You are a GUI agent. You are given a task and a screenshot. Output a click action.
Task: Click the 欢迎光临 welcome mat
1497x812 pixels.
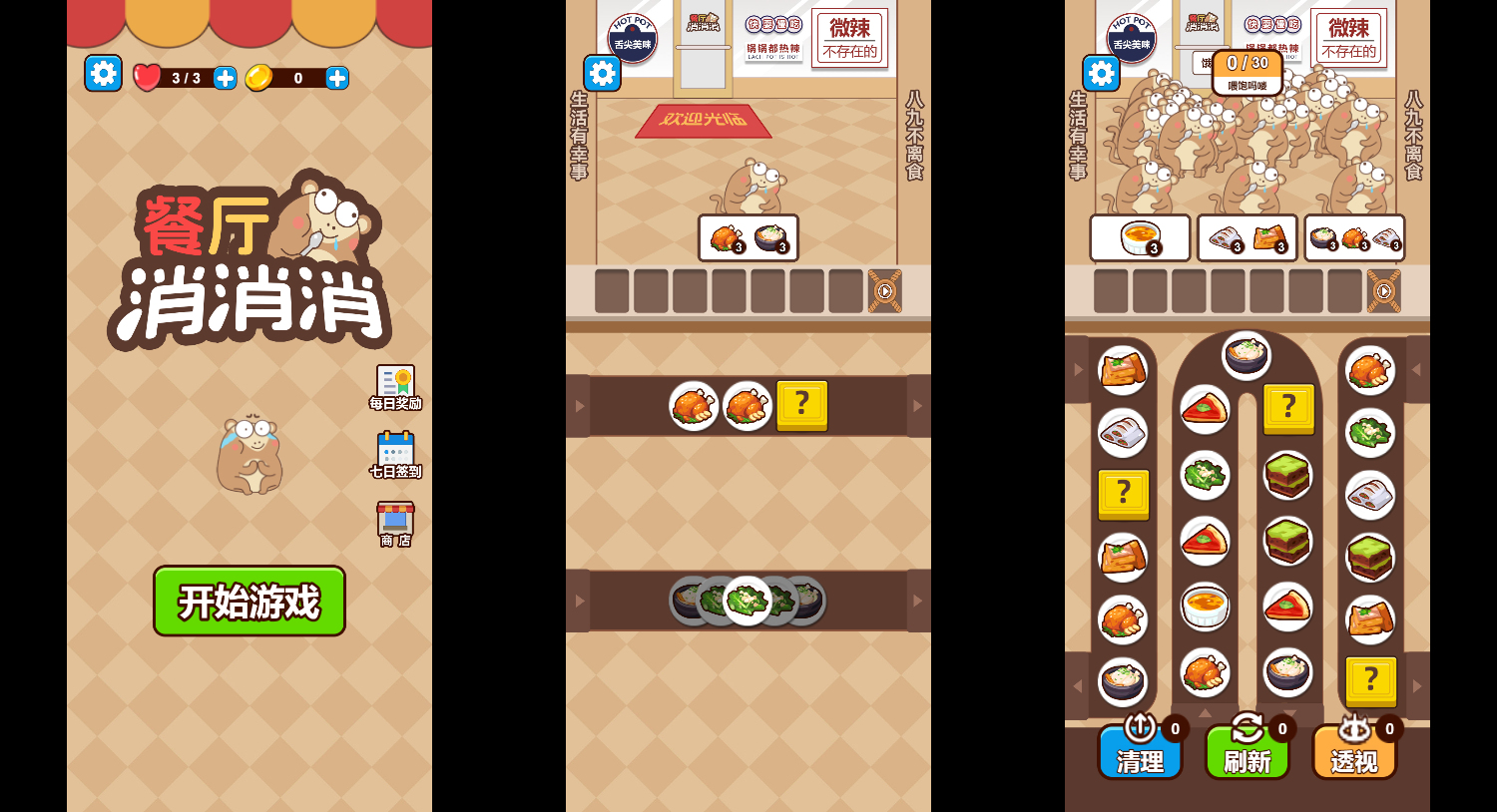tap(702, 122)
